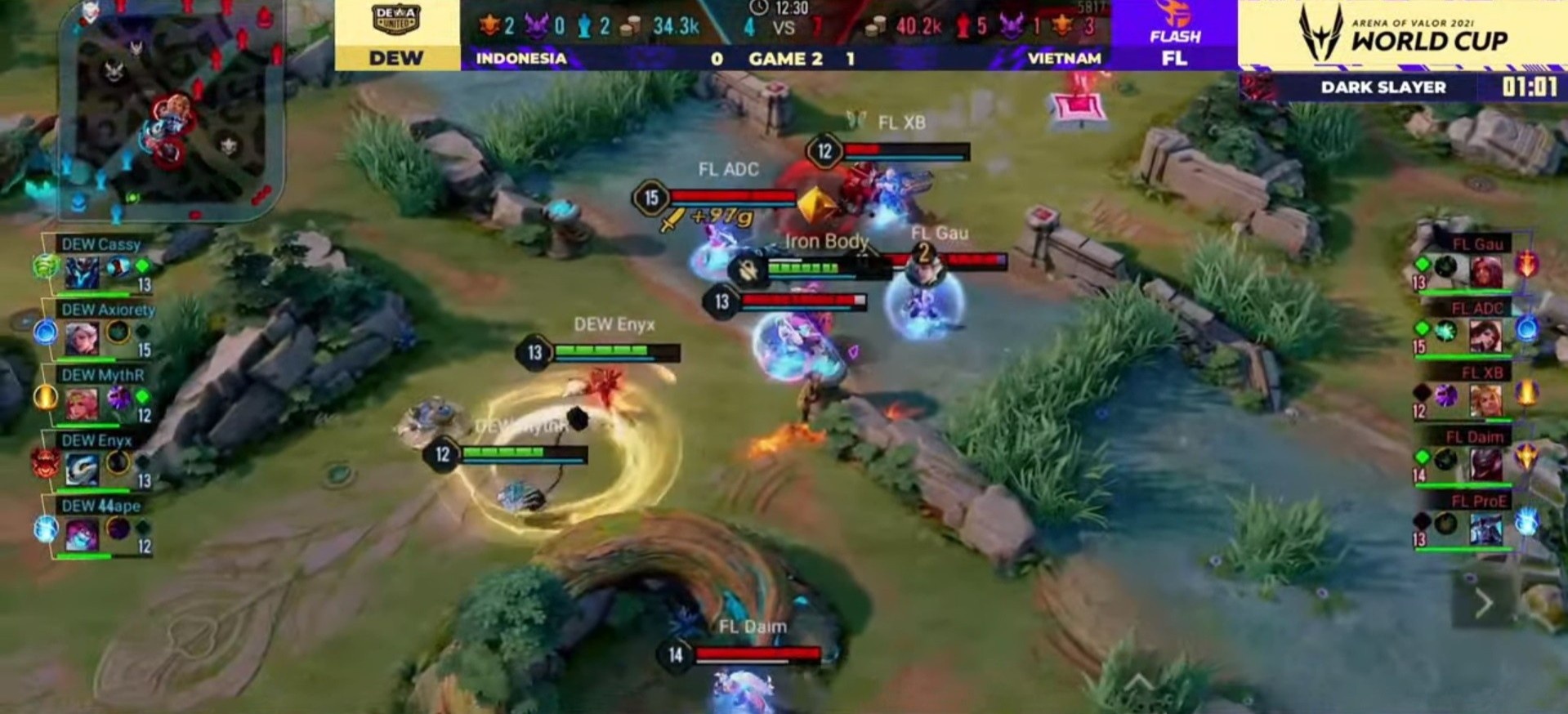
Task: Expand the DEW United crest panel
Action: point(398,22)
